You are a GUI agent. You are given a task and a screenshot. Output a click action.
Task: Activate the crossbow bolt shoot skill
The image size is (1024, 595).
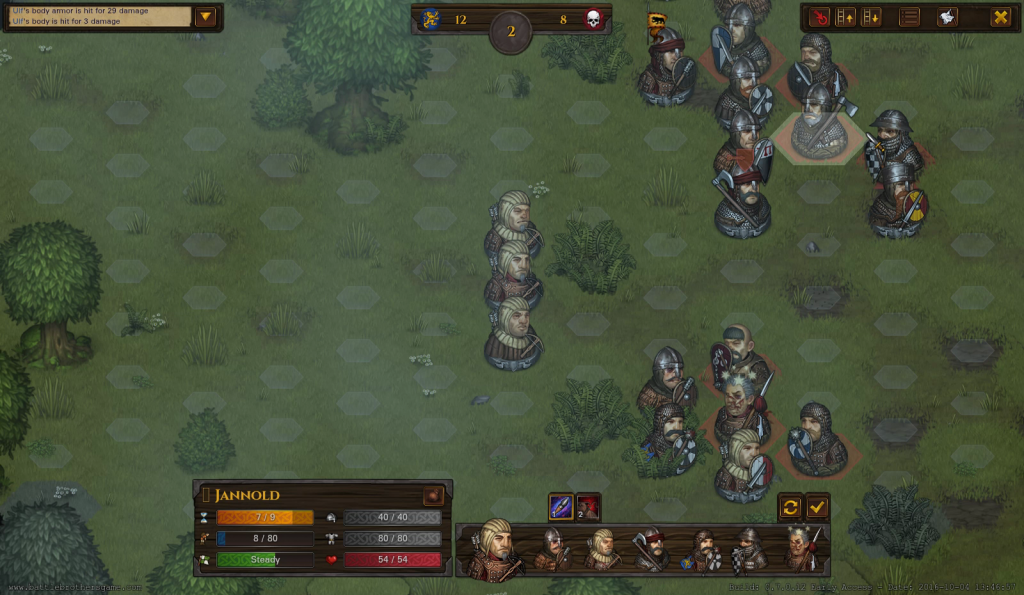(x=561, y=507)
